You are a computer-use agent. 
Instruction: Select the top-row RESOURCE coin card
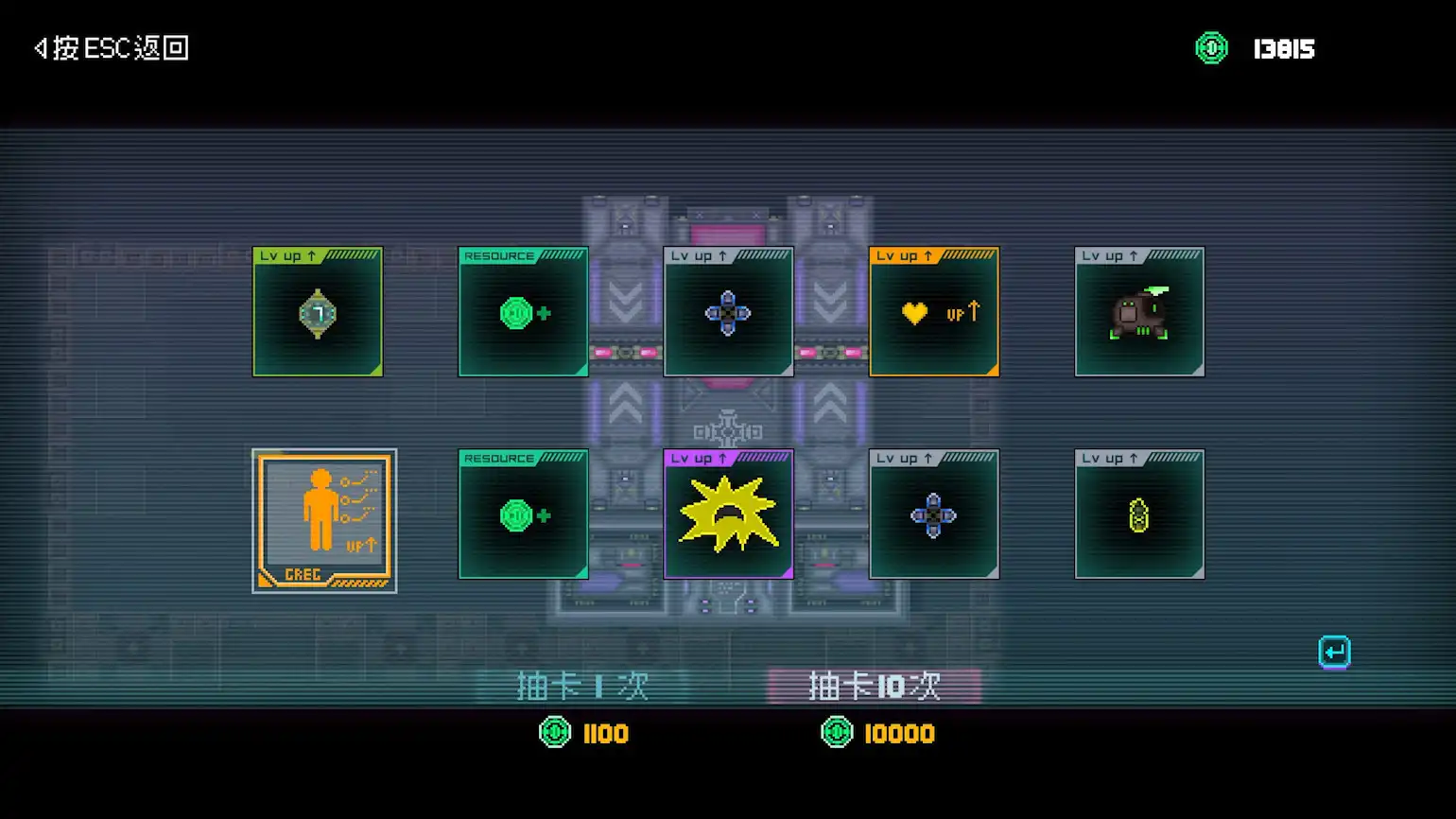[523, 312]
